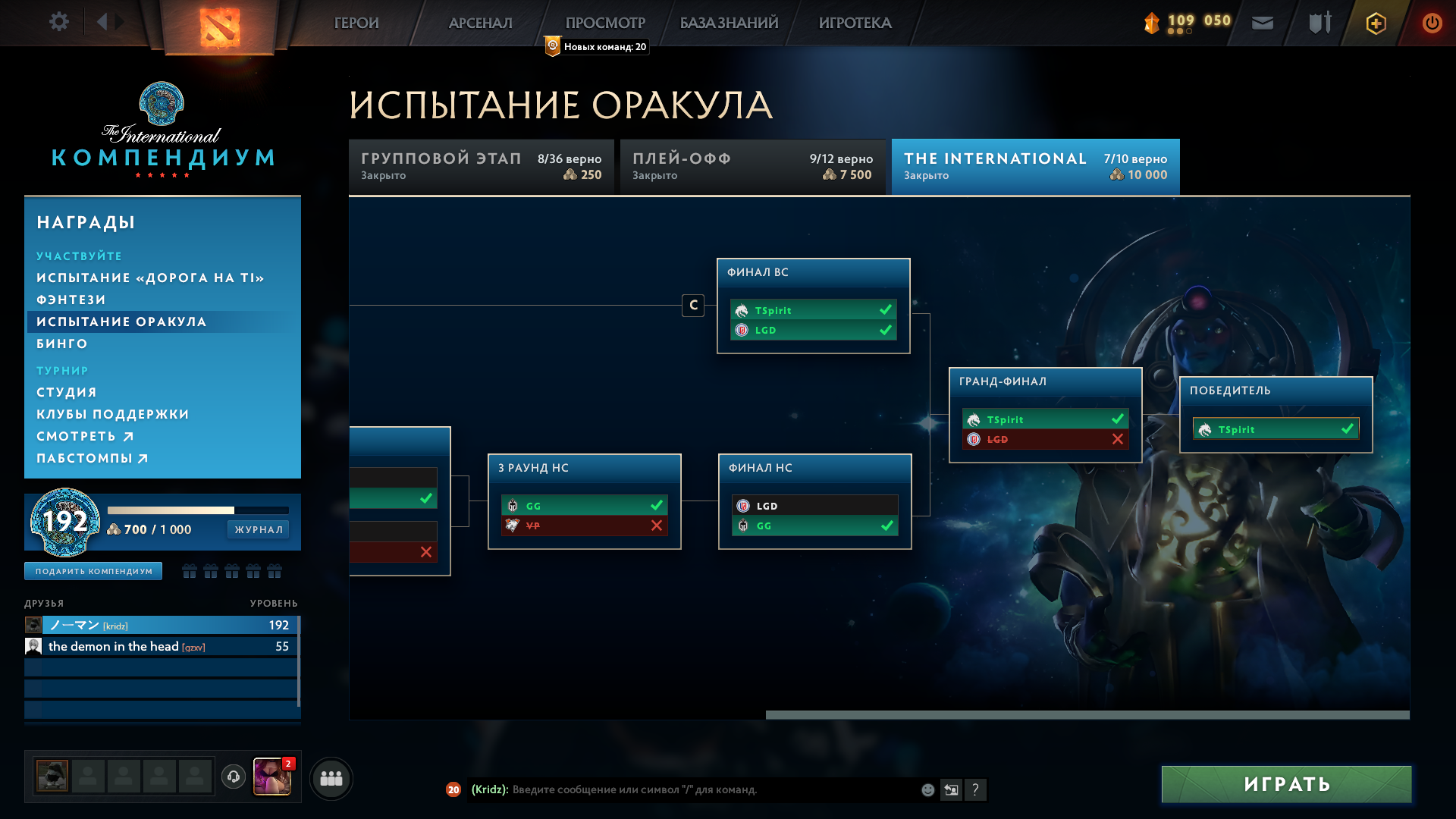
Task: Open the 'Новых команд: 20' notification banner
Action: coord(595,46)
